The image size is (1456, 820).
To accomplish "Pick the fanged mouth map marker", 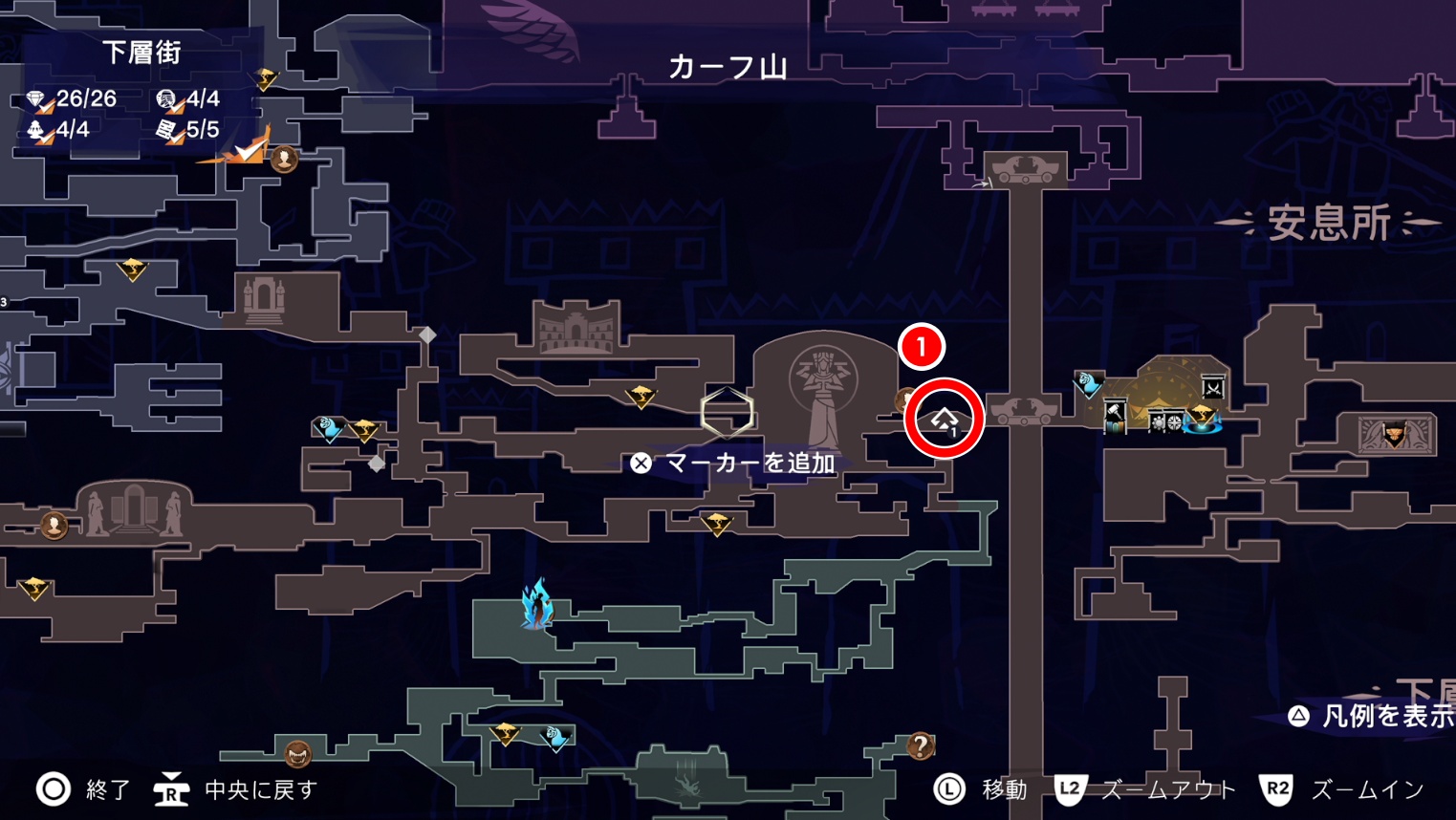I will pos(298,755).
